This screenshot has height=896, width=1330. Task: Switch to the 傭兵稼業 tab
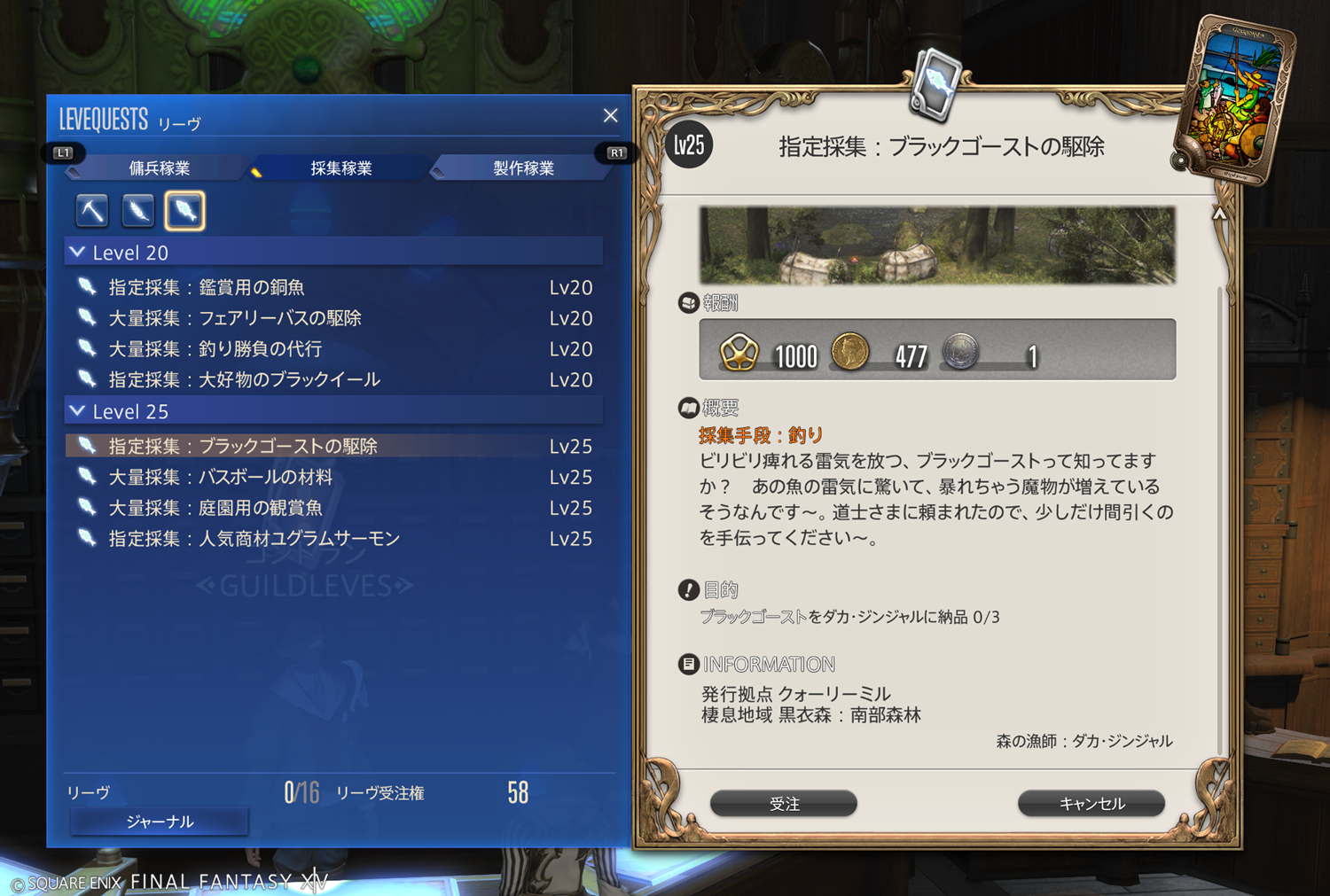[x=160, y=168]
